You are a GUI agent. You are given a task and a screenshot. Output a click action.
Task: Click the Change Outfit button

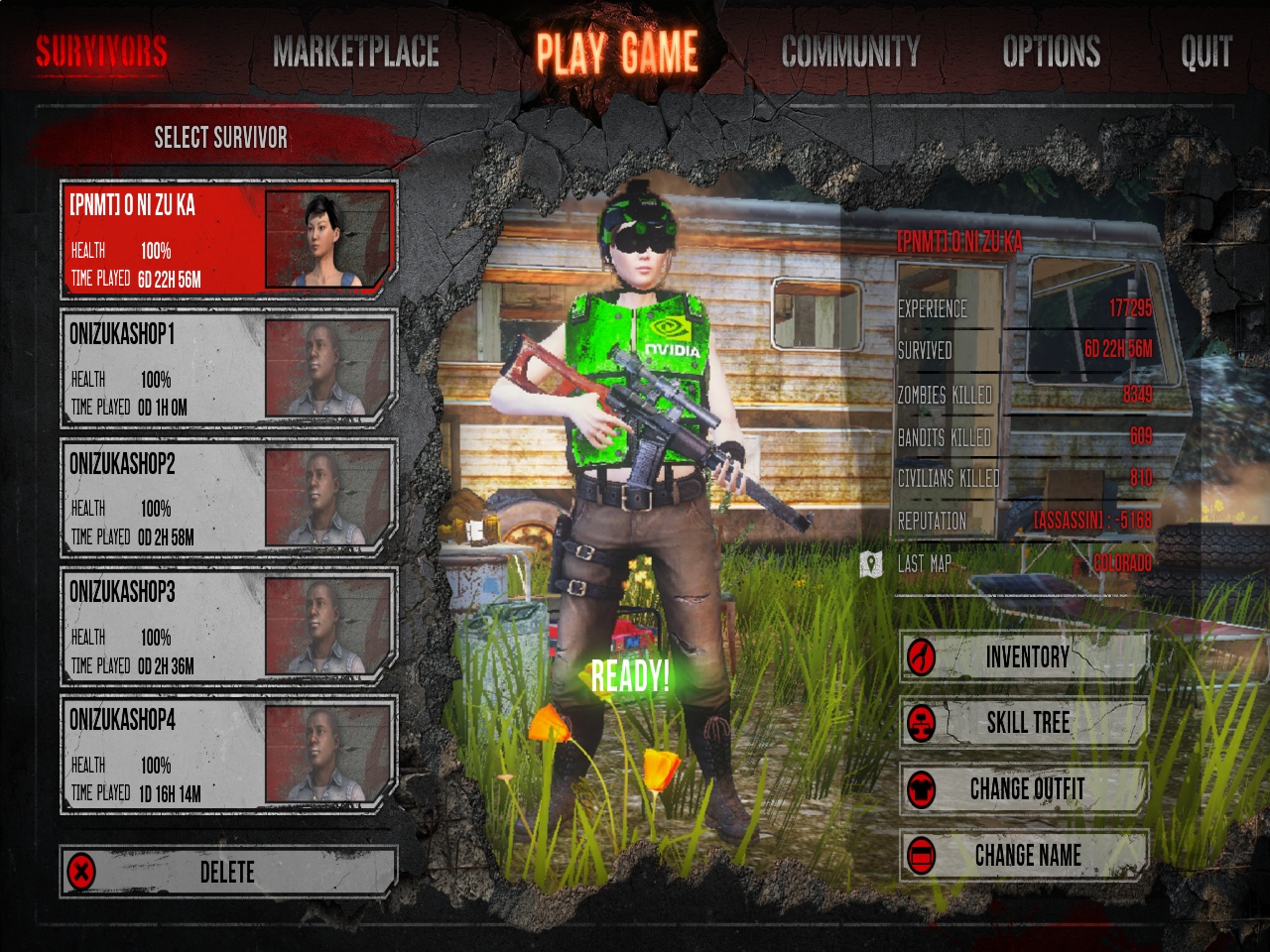pyautogui.click(x=1024, y=789)
